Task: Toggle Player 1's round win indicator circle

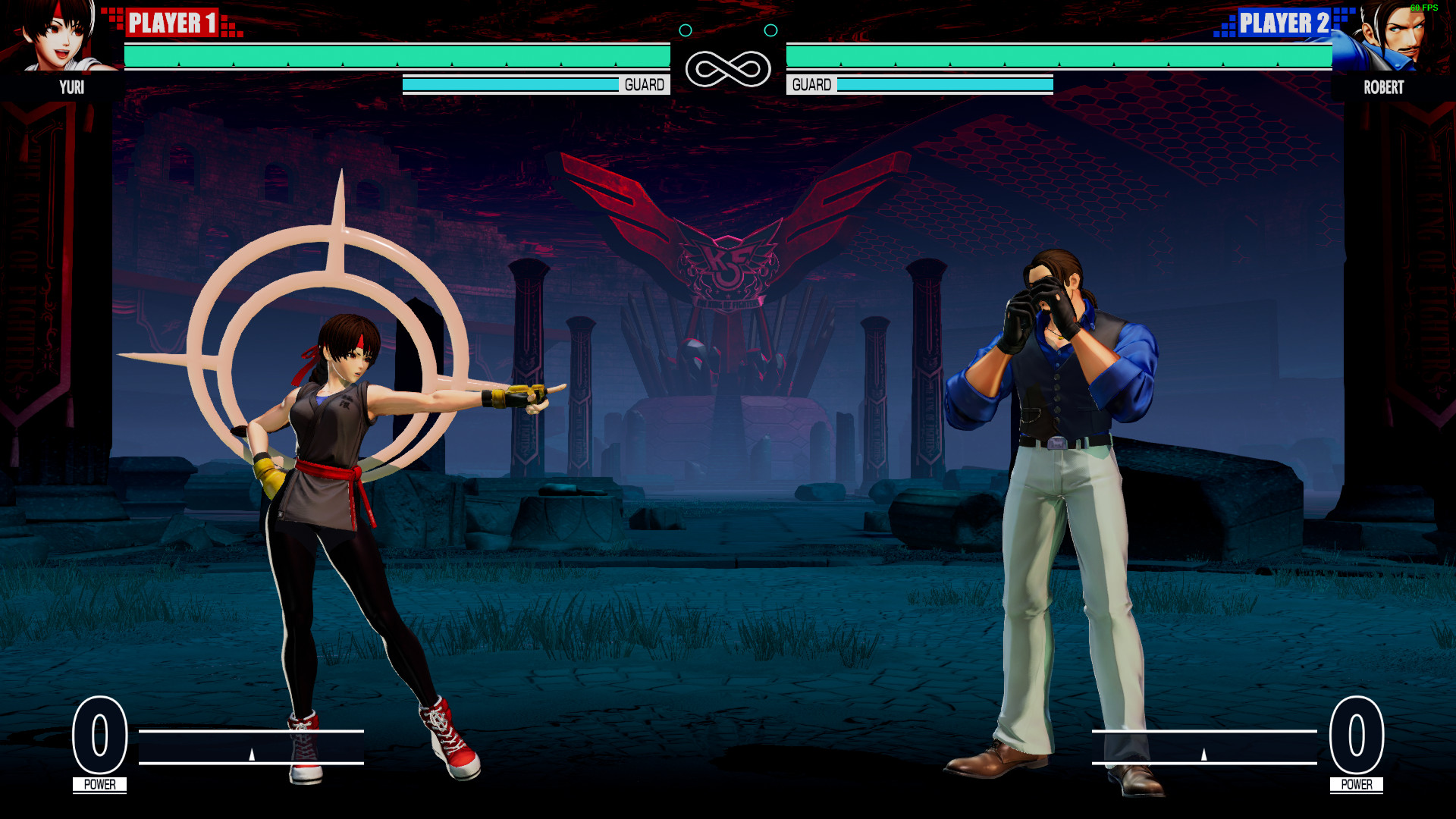Action: [x=687, y=31]
